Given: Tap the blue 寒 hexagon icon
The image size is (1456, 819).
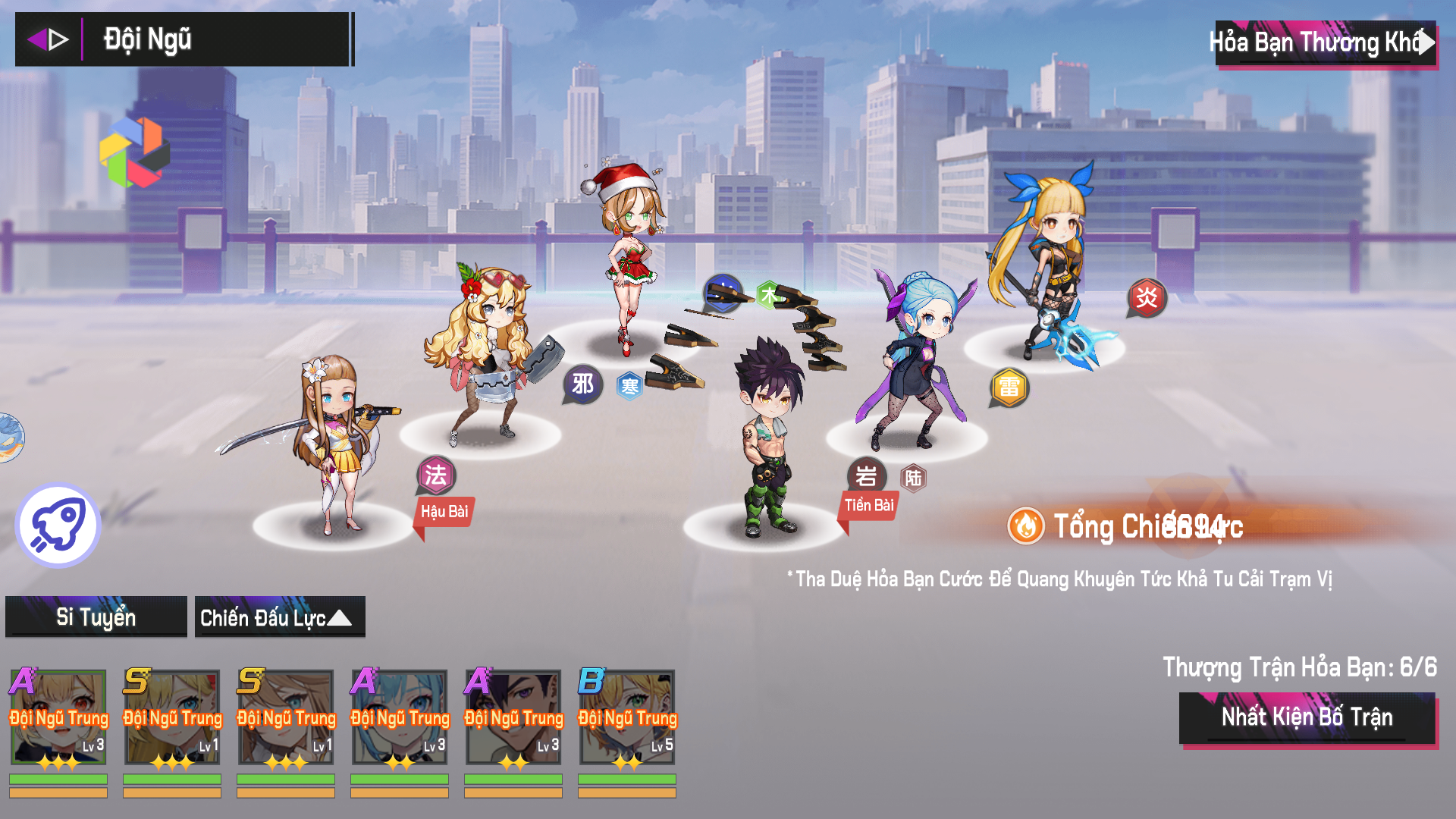Looking at the screenshot, I should pos(629,387).
